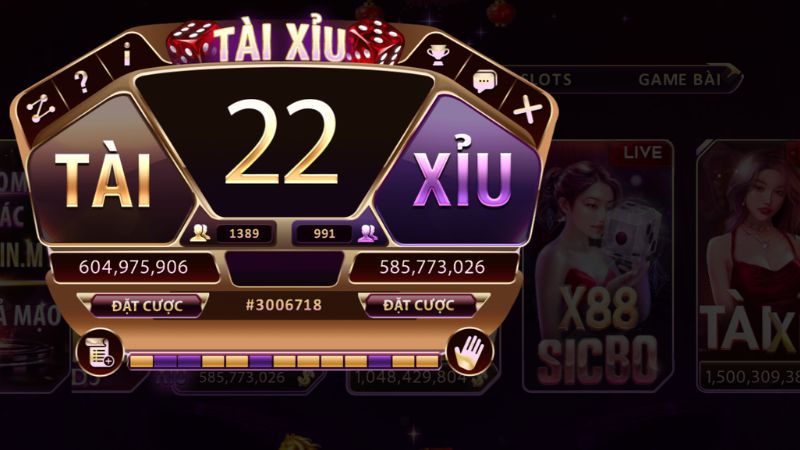Viewport: 800px width, 450px height.
Task: Show the trophy leaderboard
Action: click(x=439, y=53)
